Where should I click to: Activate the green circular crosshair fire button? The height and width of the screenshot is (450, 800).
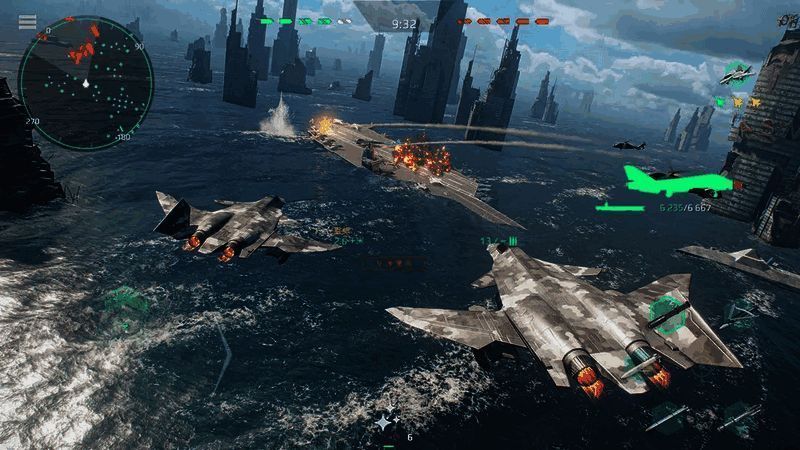666,313
